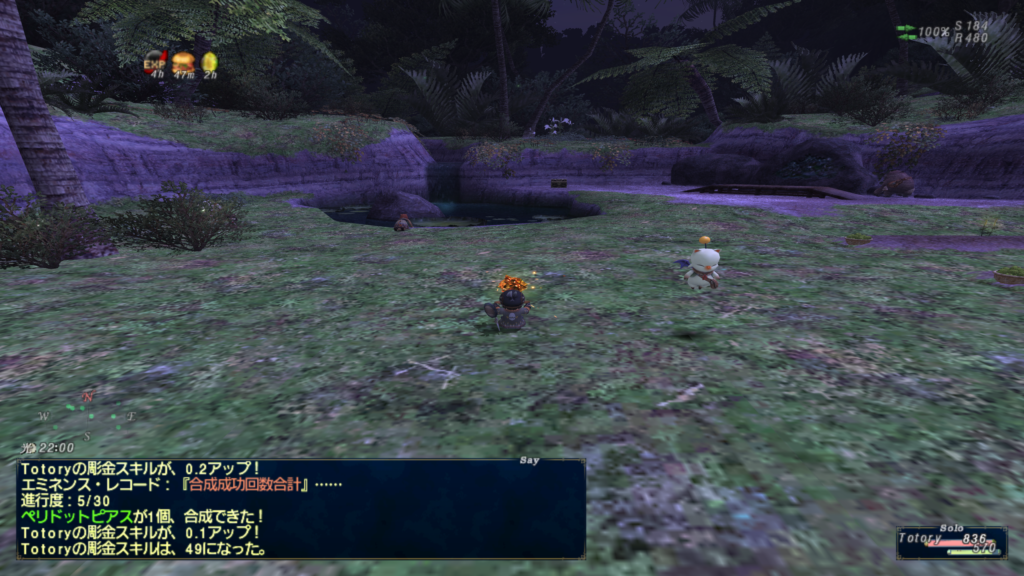
Task: Open the chat log window
Action: coord(301,508)
